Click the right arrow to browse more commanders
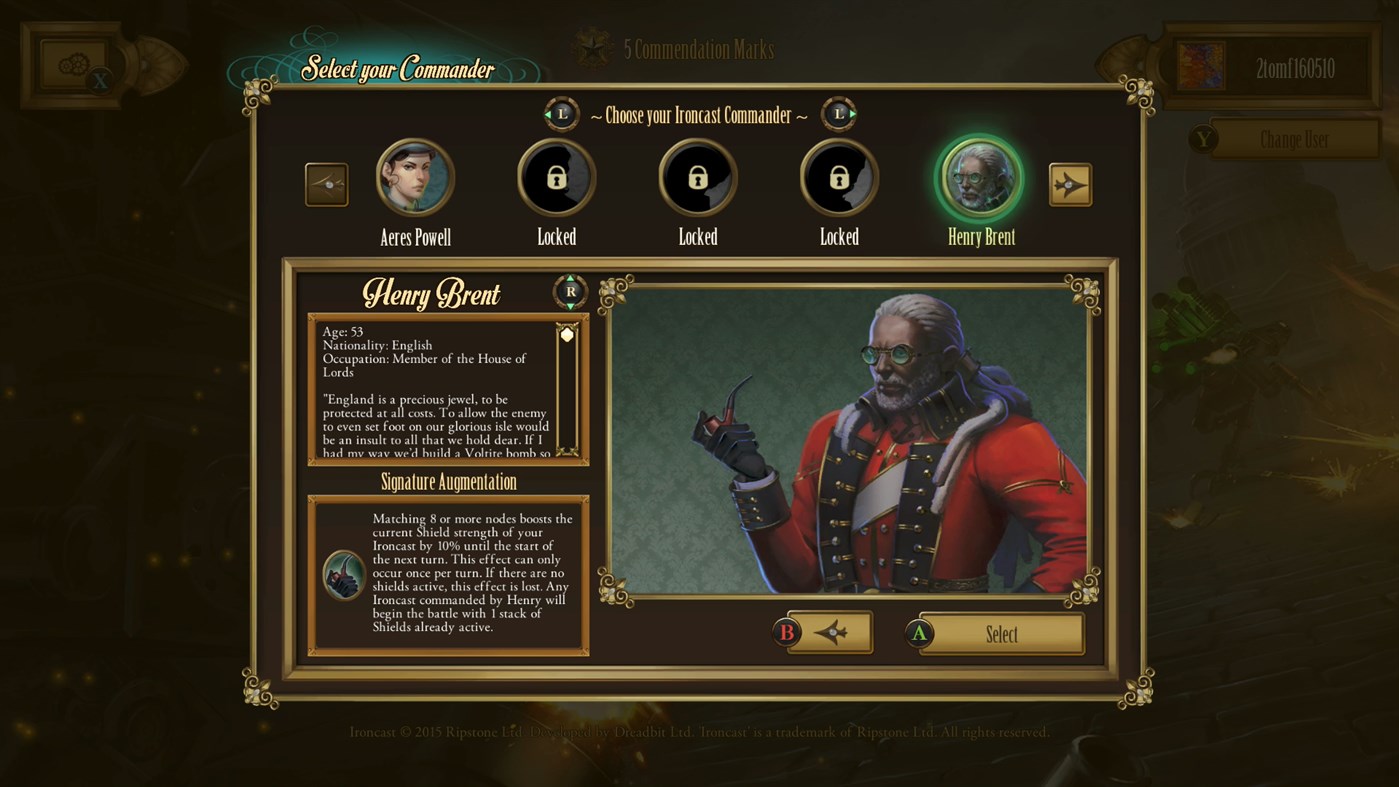The height and width of the screenshot is (787, 1399). coord(1071,184)
